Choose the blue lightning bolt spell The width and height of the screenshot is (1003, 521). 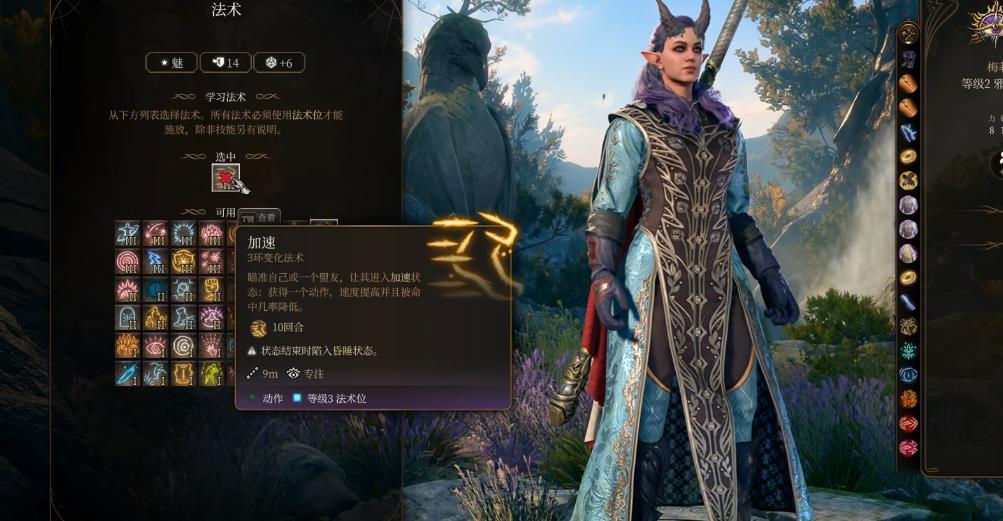coord(155,262)
